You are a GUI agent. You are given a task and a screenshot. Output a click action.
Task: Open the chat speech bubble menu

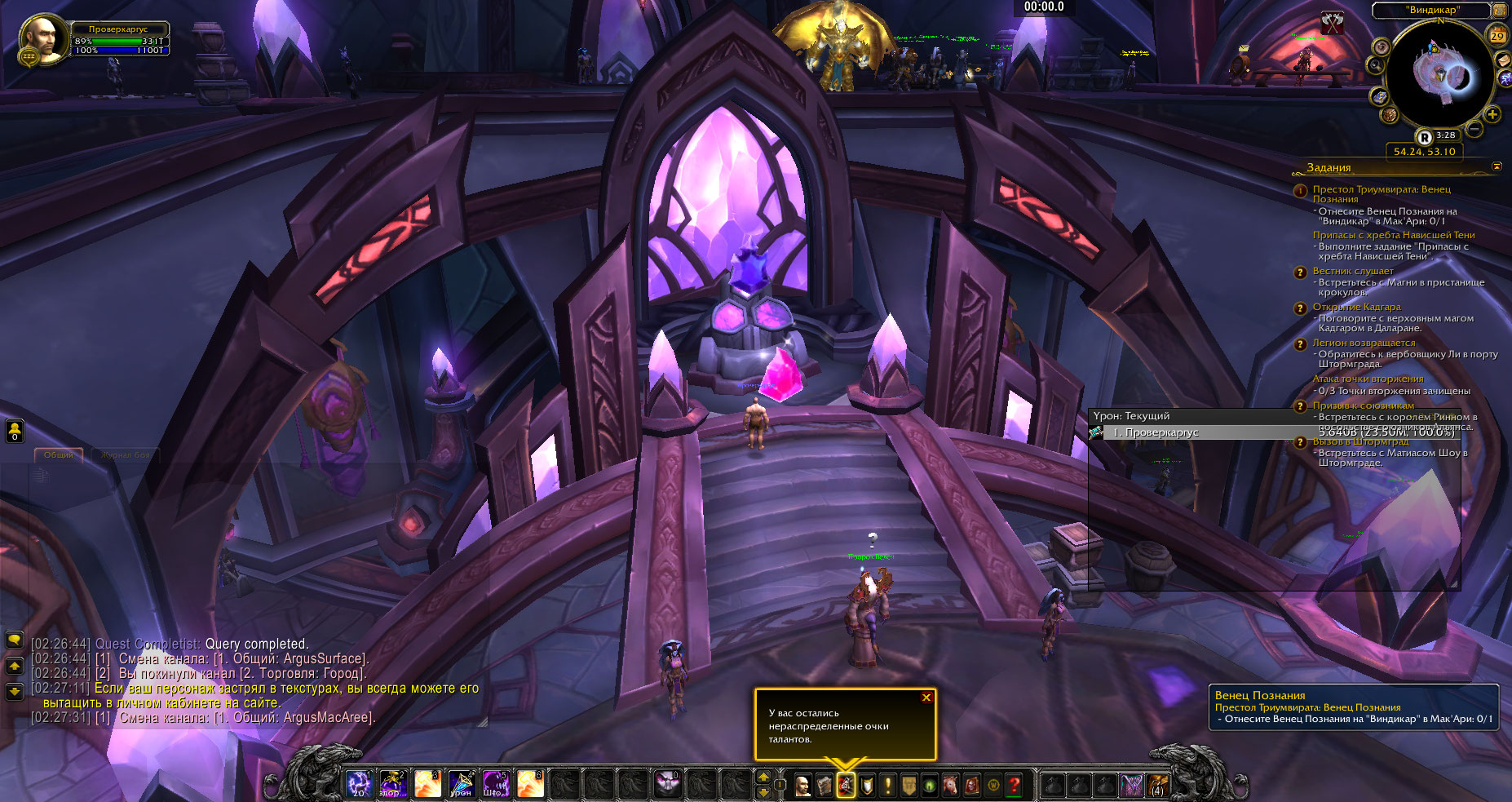15,640
